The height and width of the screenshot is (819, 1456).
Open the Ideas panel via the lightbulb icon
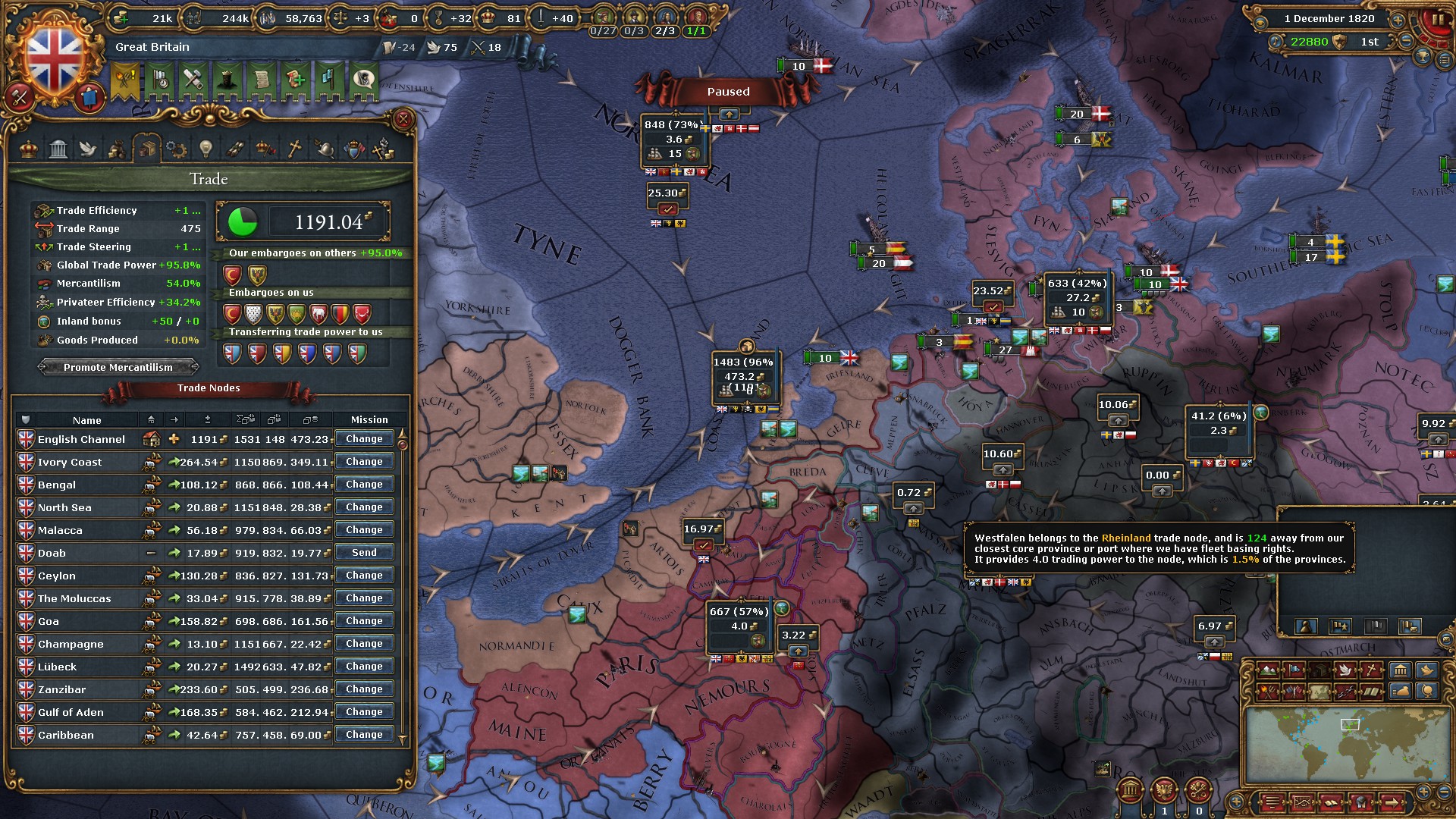206,149
